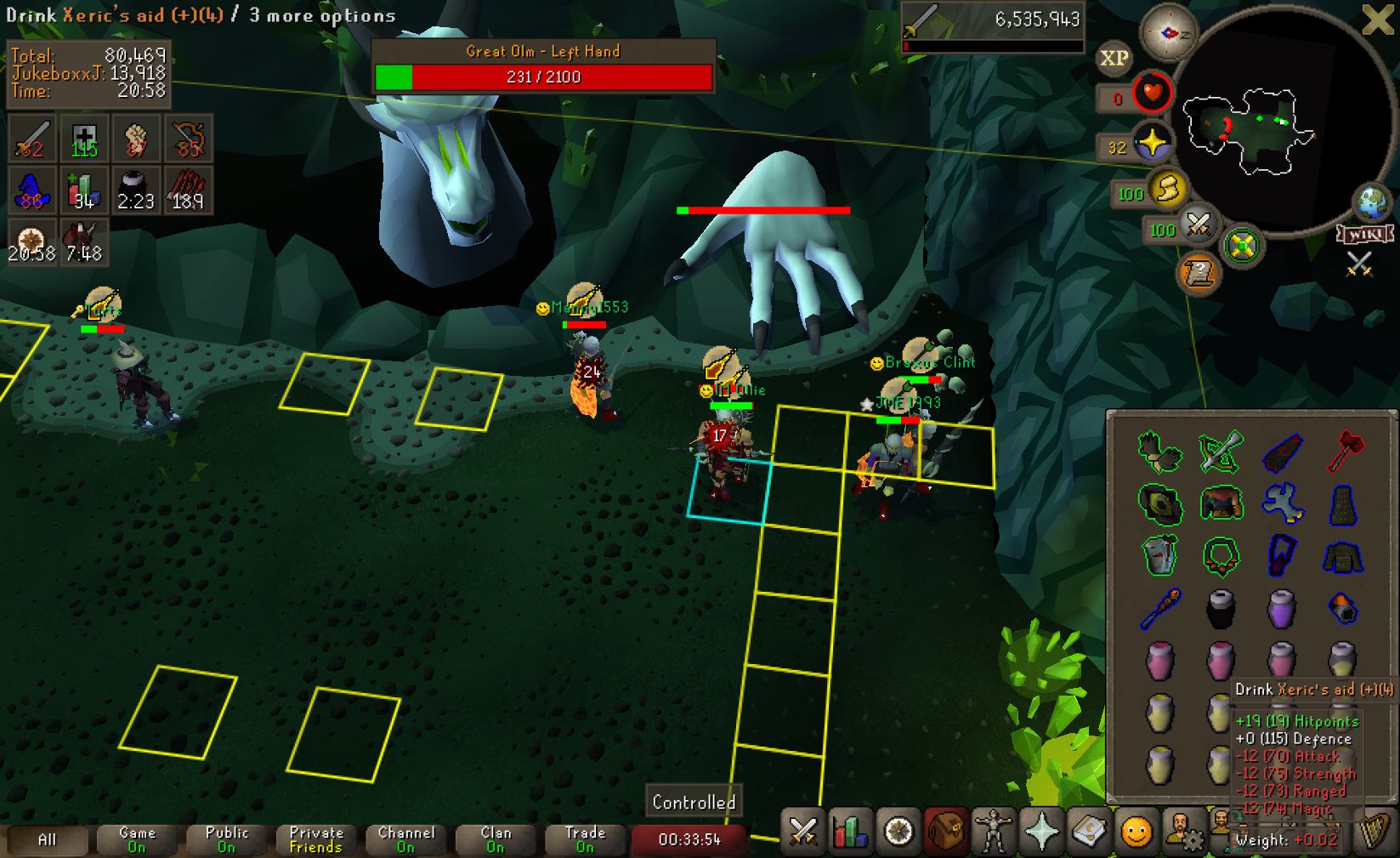Toggle quick prayers on the prayer orb
The image size is (1400, 858).
1152,143
